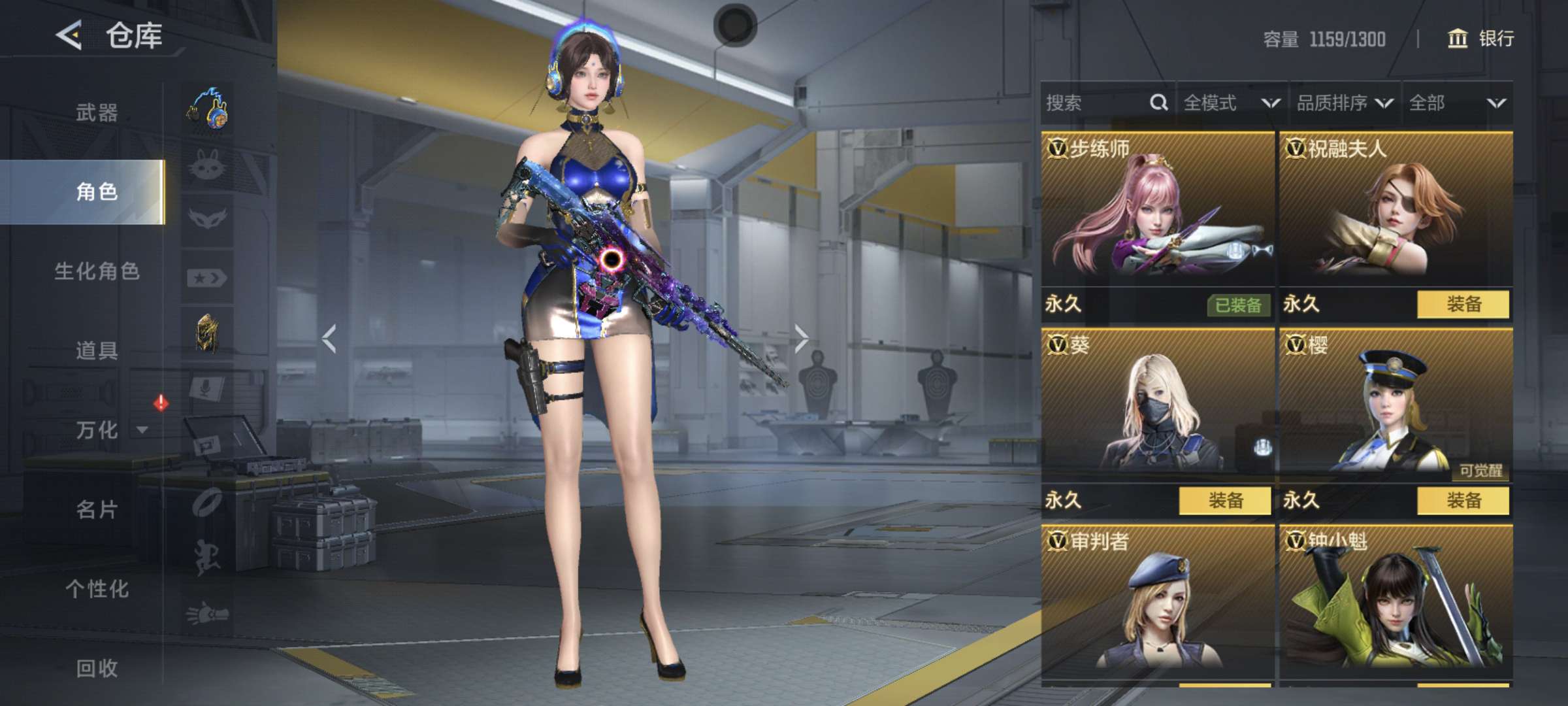1568x706 pixels.
Task: Open the 银行 bank
Action: [1481, 39]
